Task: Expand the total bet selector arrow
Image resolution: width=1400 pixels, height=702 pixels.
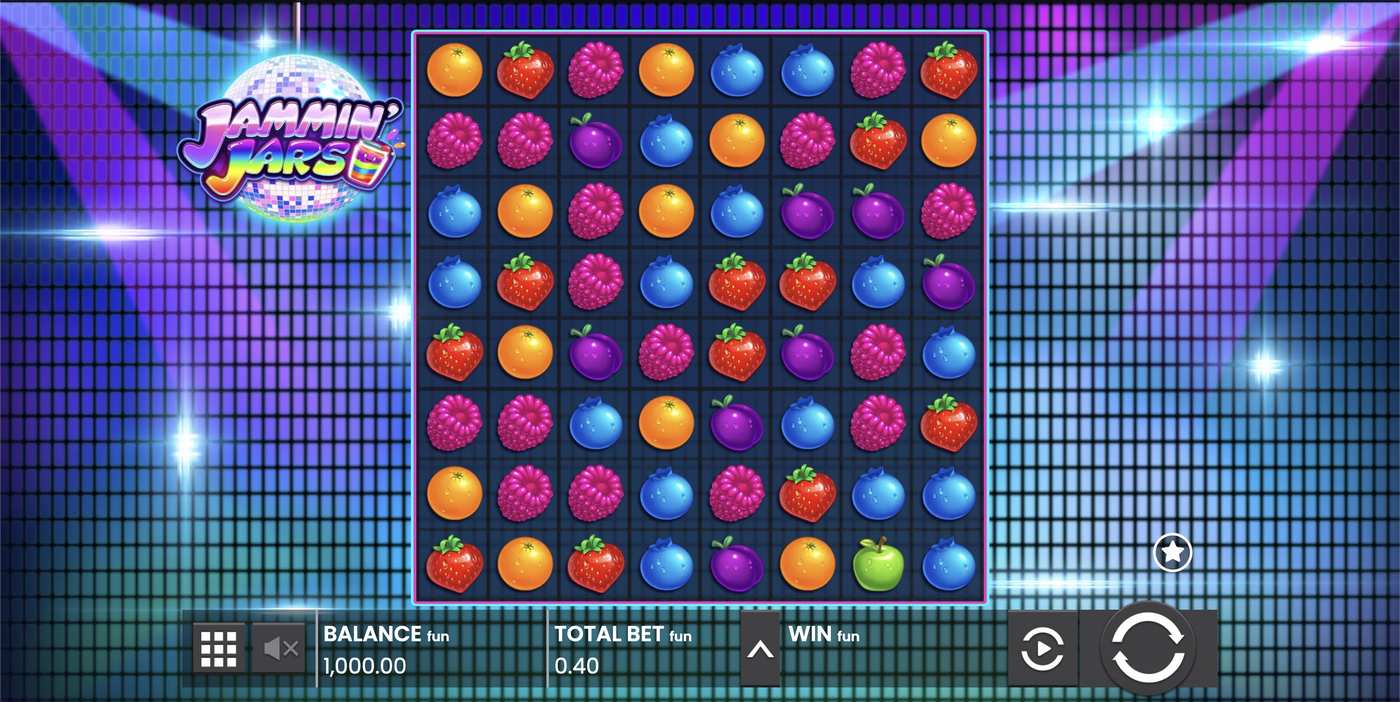Action: 760,650
